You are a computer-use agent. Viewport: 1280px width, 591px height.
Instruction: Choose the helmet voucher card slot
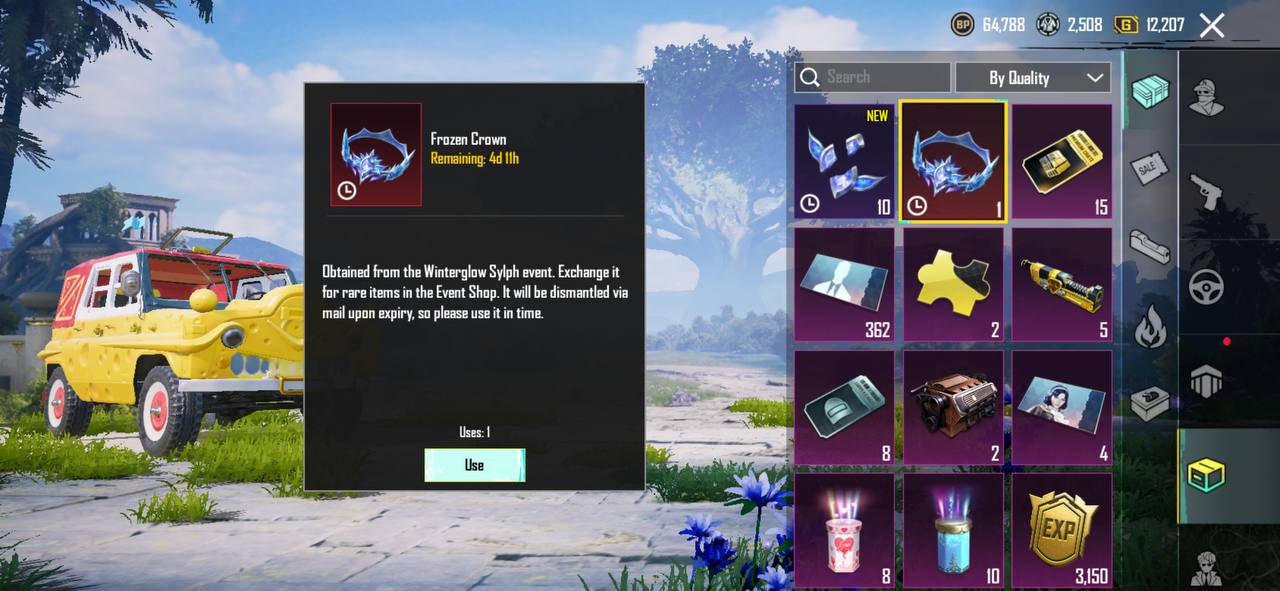(x=845, y=407)
